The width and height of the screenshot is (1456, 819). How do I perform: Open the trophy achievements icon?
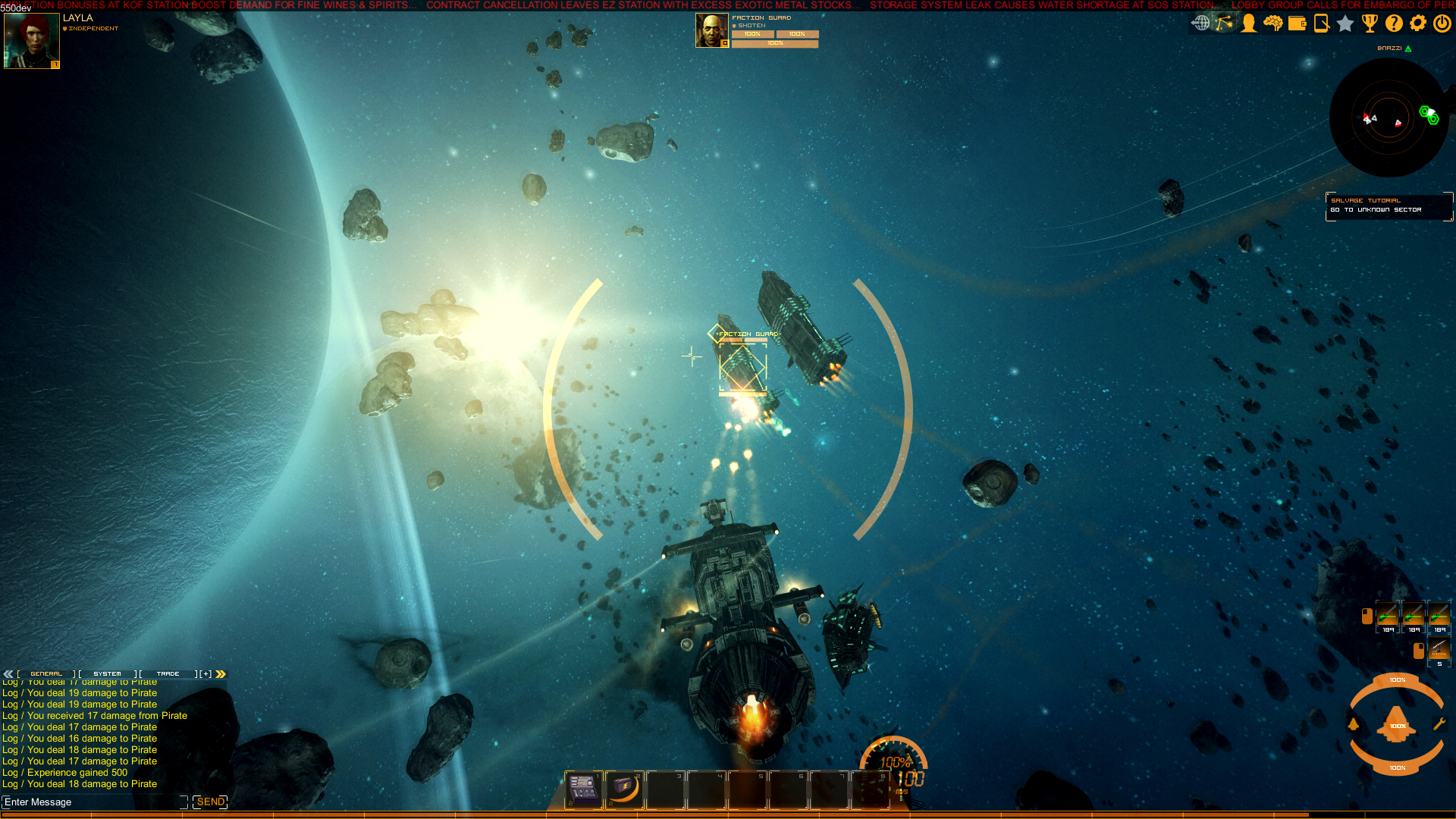(x=1370, y=24)
